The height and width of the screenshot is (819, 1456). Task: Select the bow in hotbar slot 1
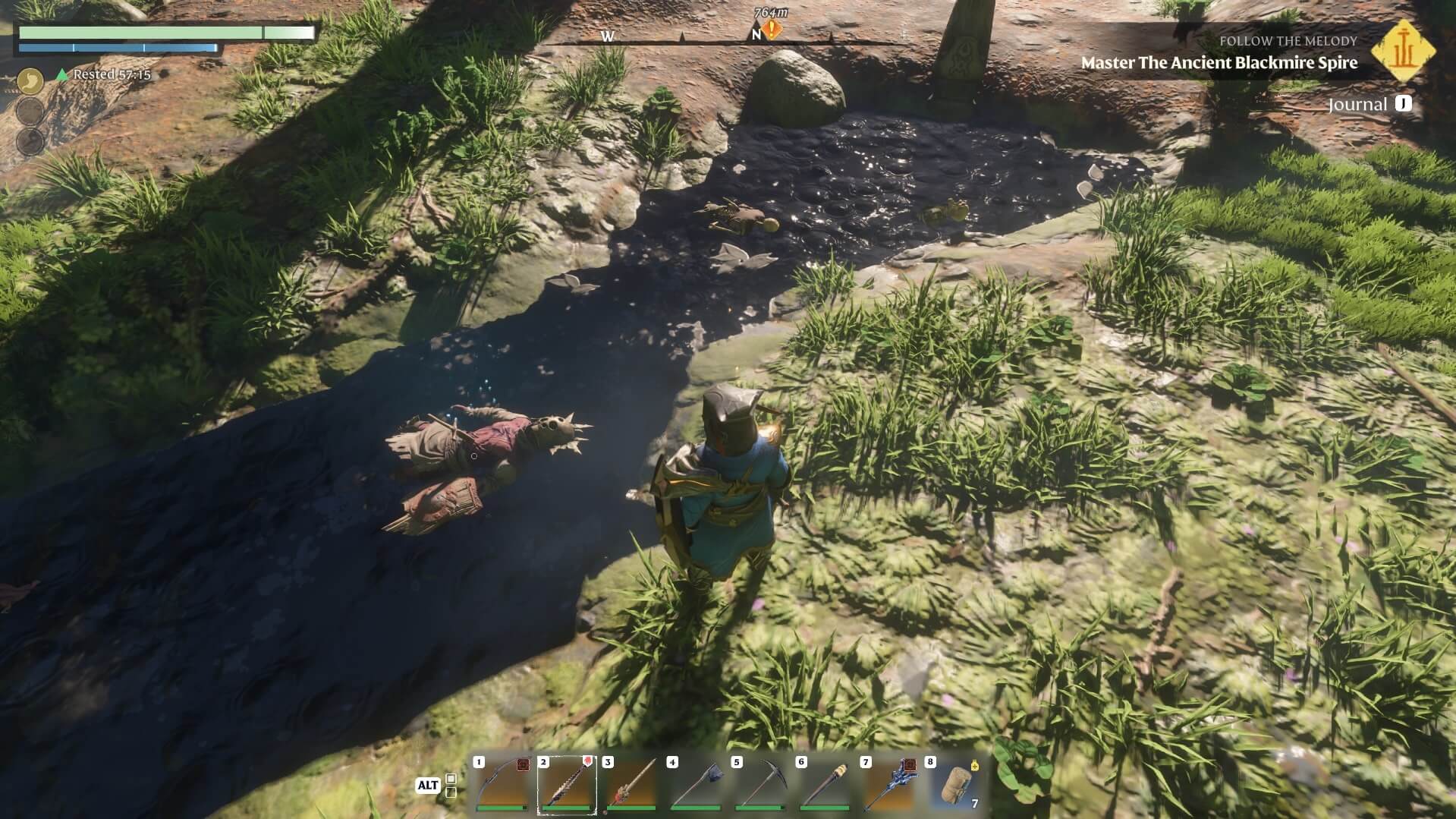coord(502,784)
